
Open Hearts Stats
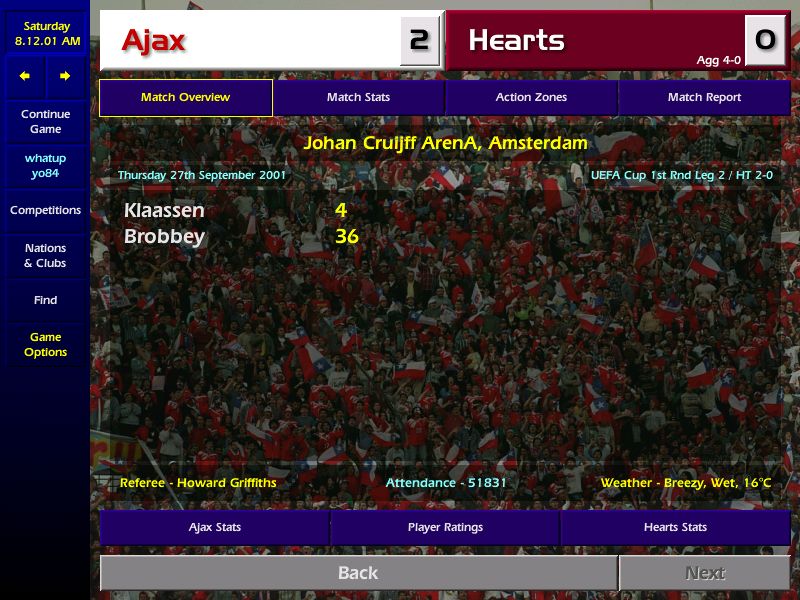[x=675, y=527]
